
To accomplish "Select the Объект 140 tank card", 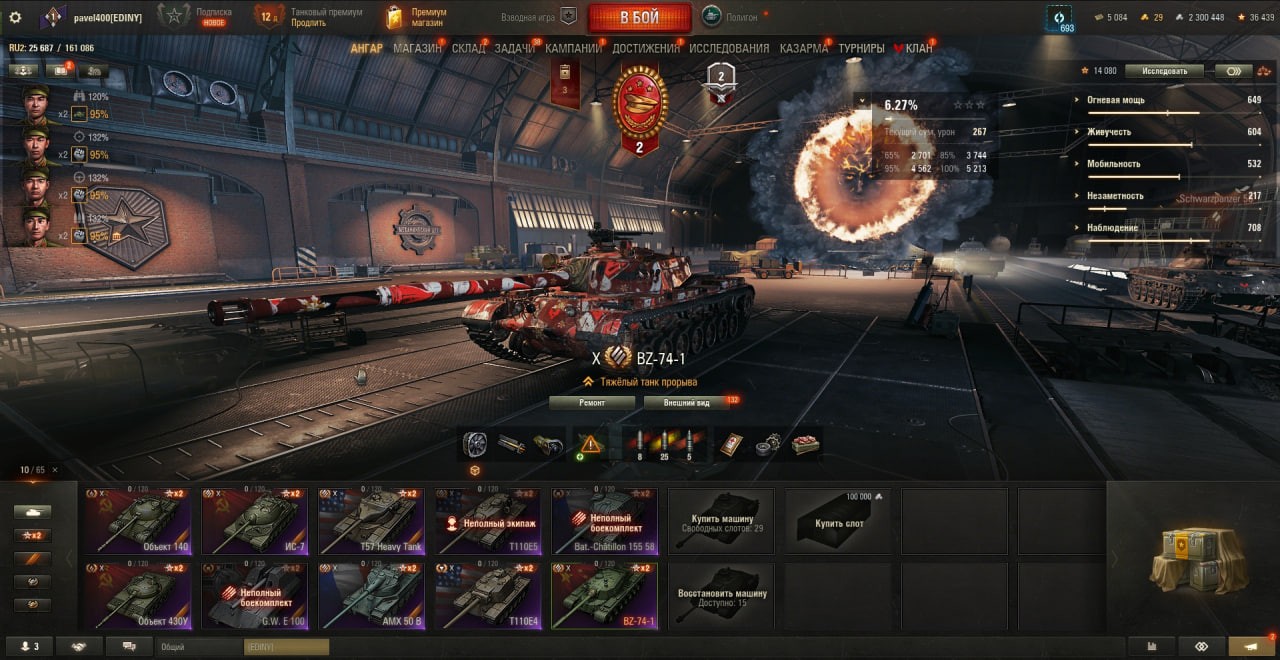I will (x=139, y=521).
